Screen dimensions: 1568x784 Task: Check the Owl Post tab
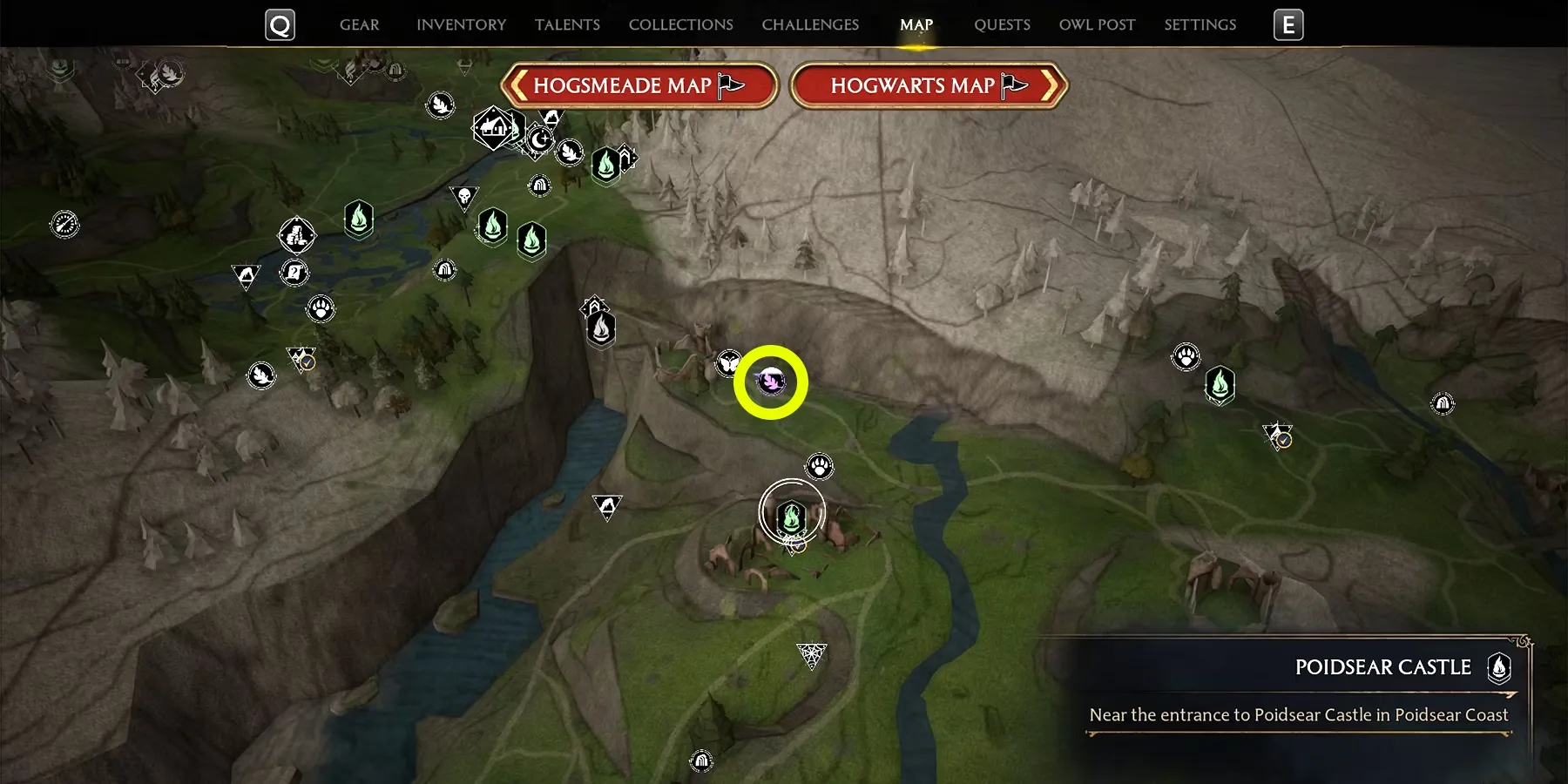tap(1097, 24)
